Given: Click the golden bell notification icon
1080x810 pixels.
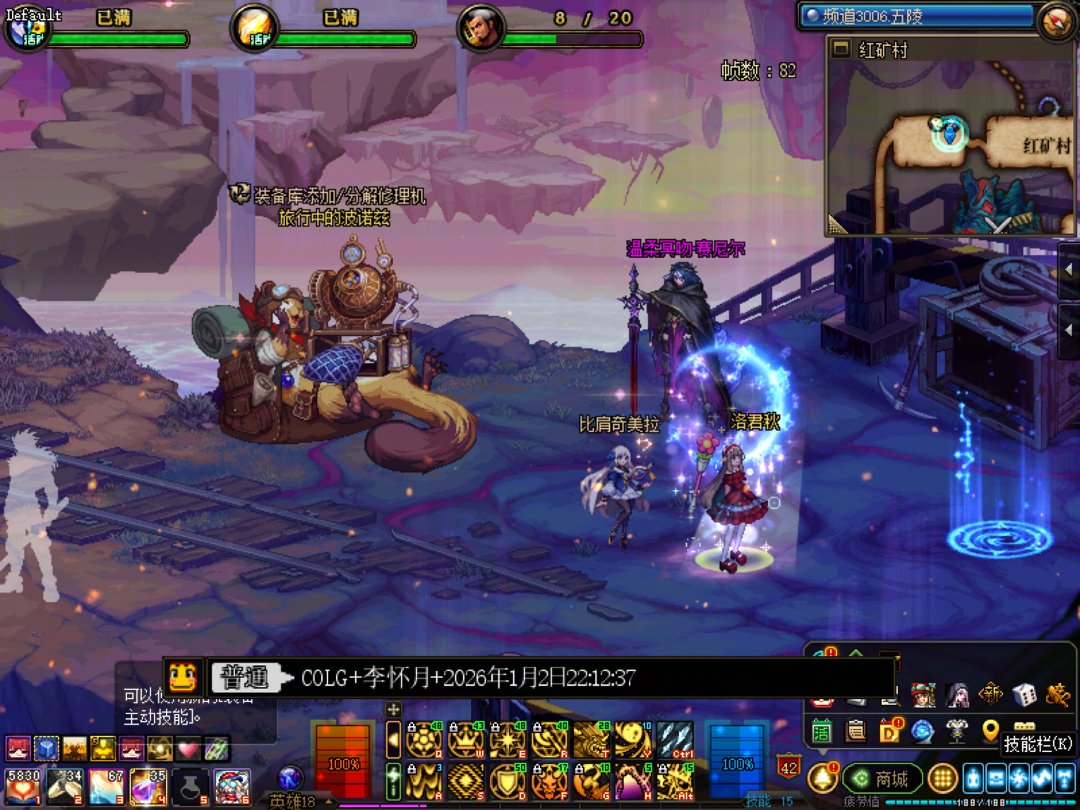Looking at the screenshot, I should (823, 777).
